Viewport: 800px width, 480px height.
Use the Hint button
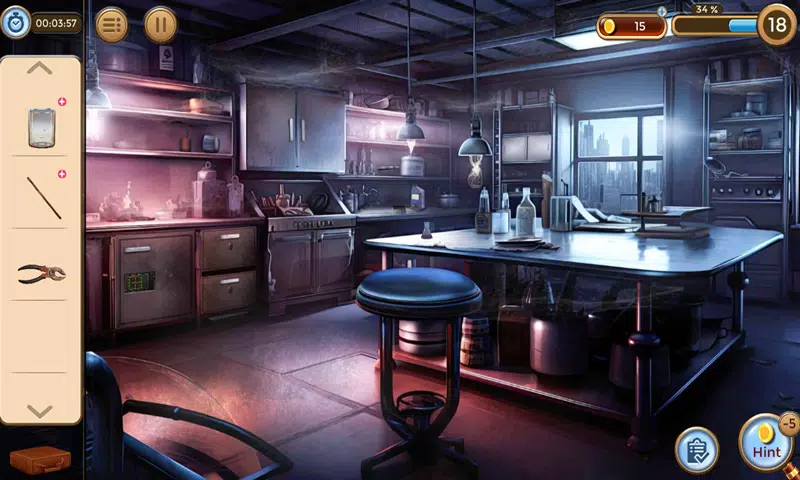tap(766, 443)
